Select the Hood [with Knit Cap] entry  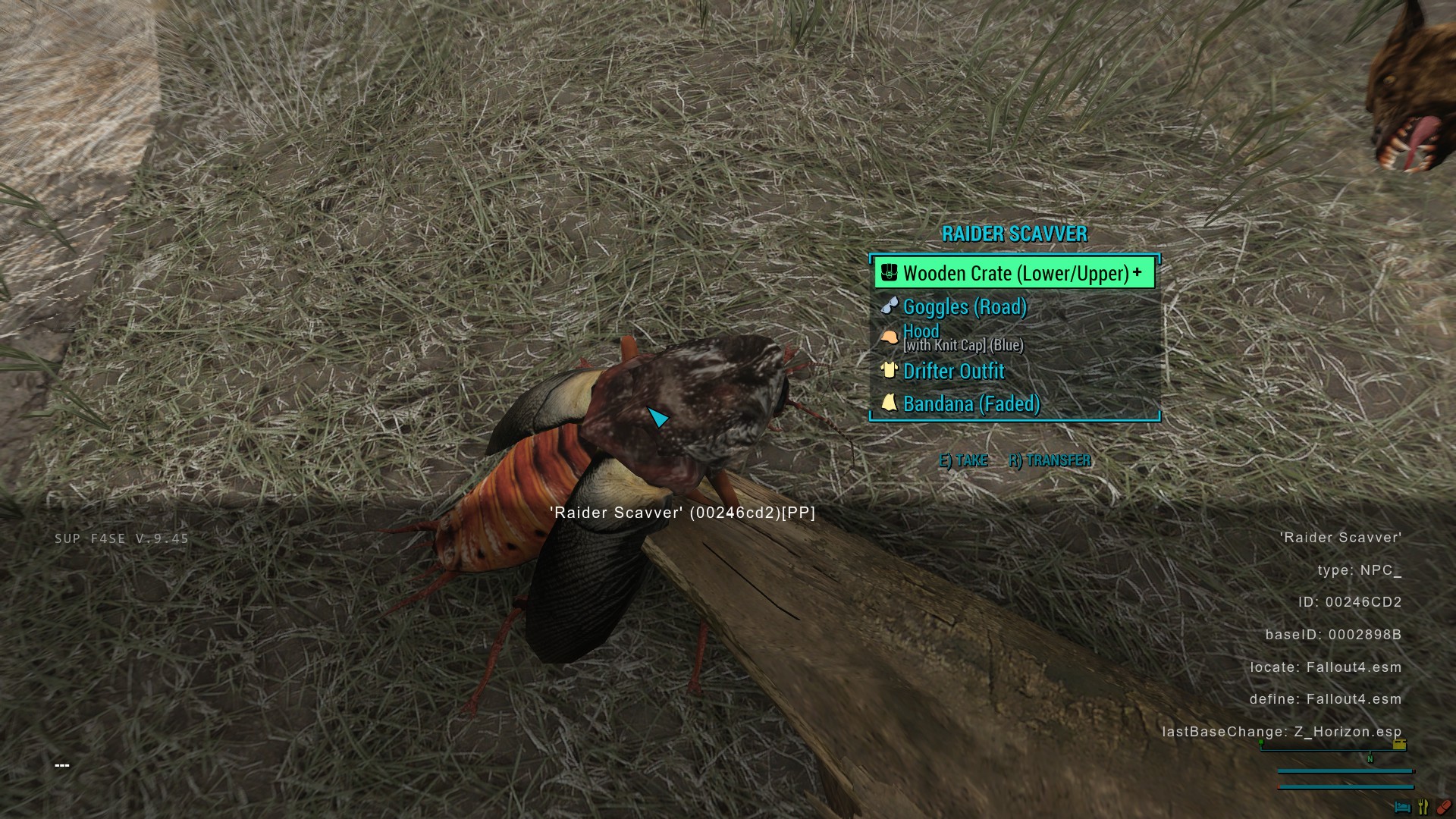pos(963,337)
